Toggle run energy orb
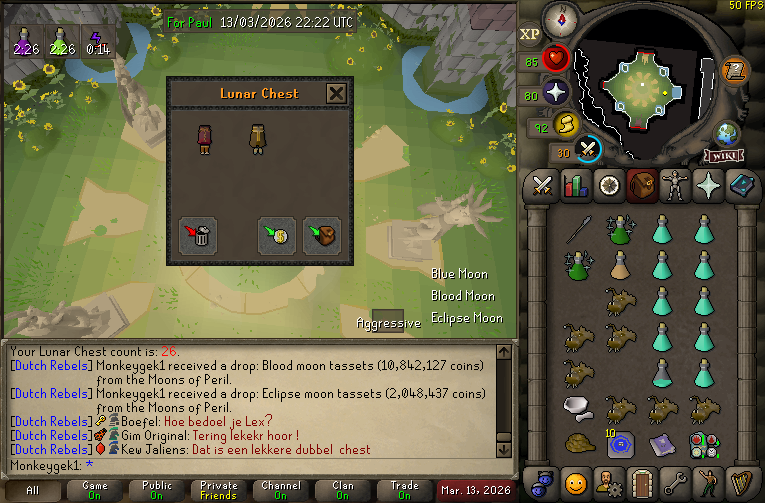 tap(567, 125)
